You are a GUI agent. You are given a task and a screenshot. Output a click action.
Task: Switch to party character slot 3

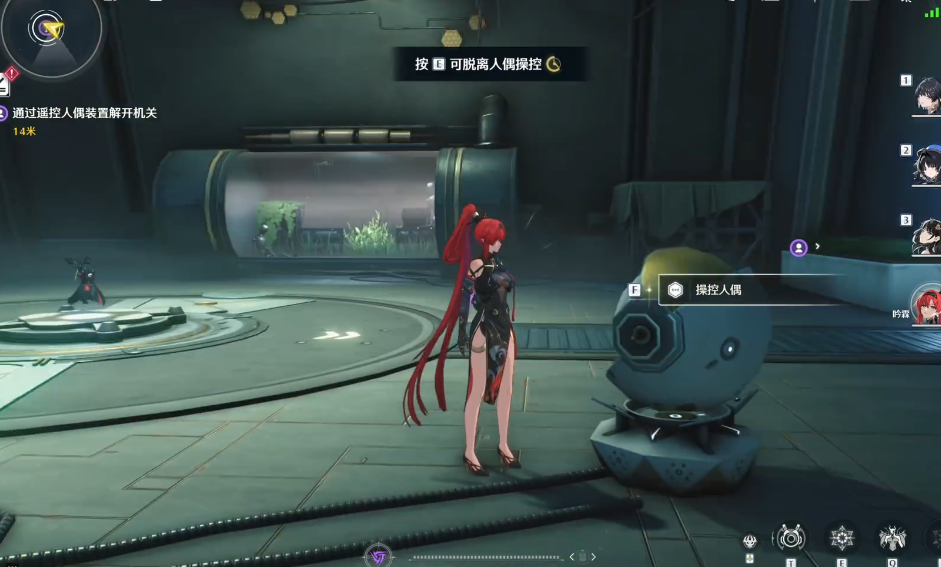(927, 236)
